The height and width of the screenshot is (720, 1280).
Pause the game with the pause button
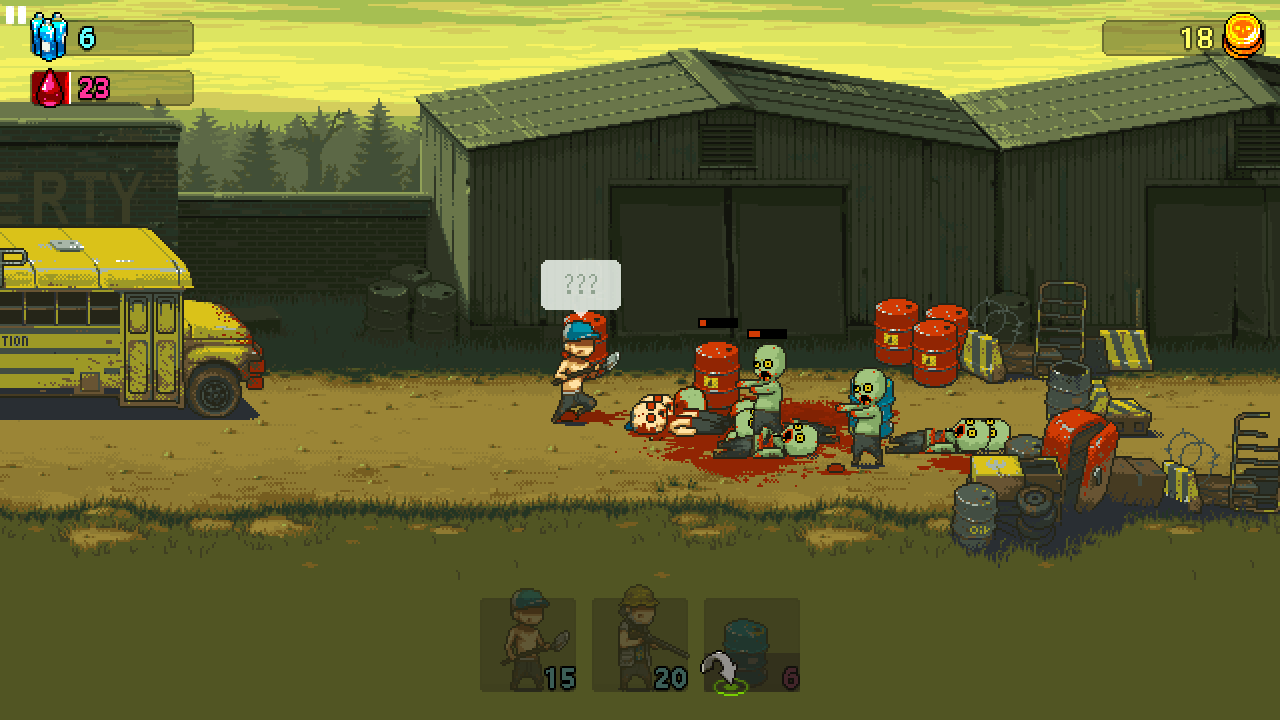coord(15,15)
